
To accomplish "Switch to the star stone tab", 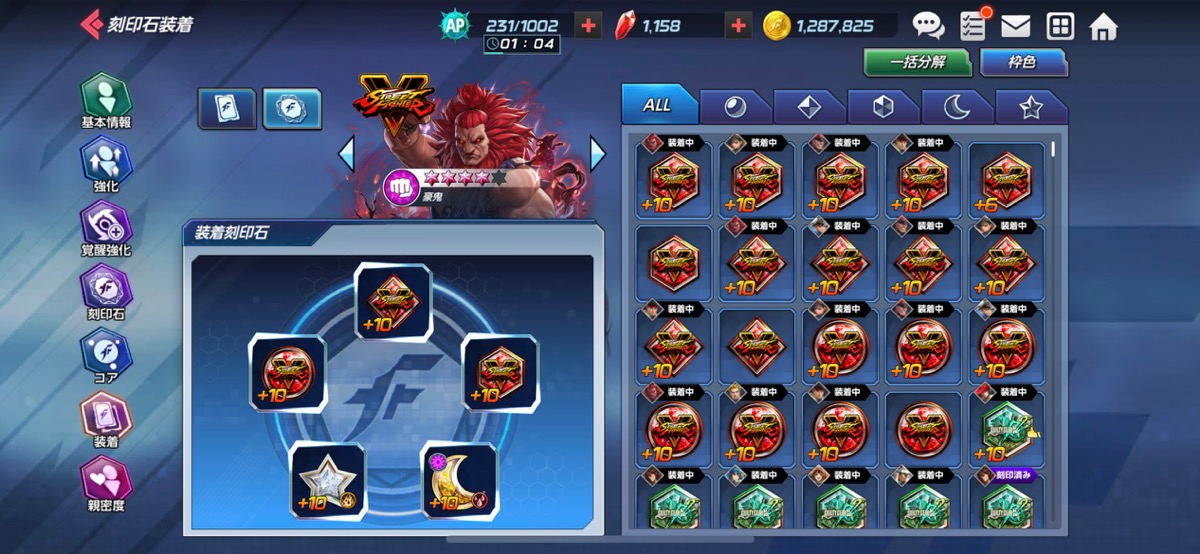I will point(1031,107).
